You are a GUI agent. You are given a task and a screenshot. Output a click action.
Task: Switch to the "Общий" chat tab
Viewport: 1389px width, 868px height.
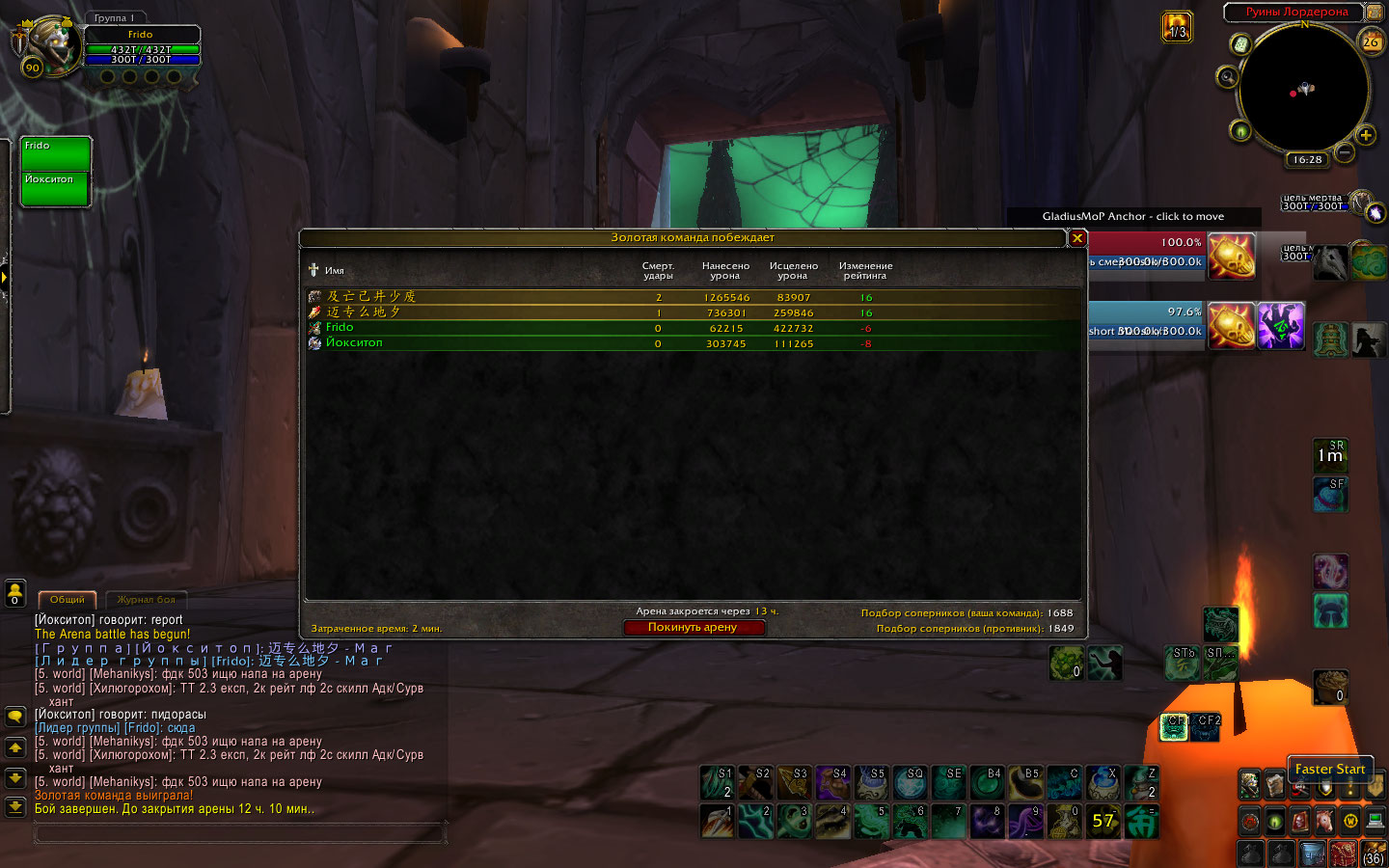68,600
